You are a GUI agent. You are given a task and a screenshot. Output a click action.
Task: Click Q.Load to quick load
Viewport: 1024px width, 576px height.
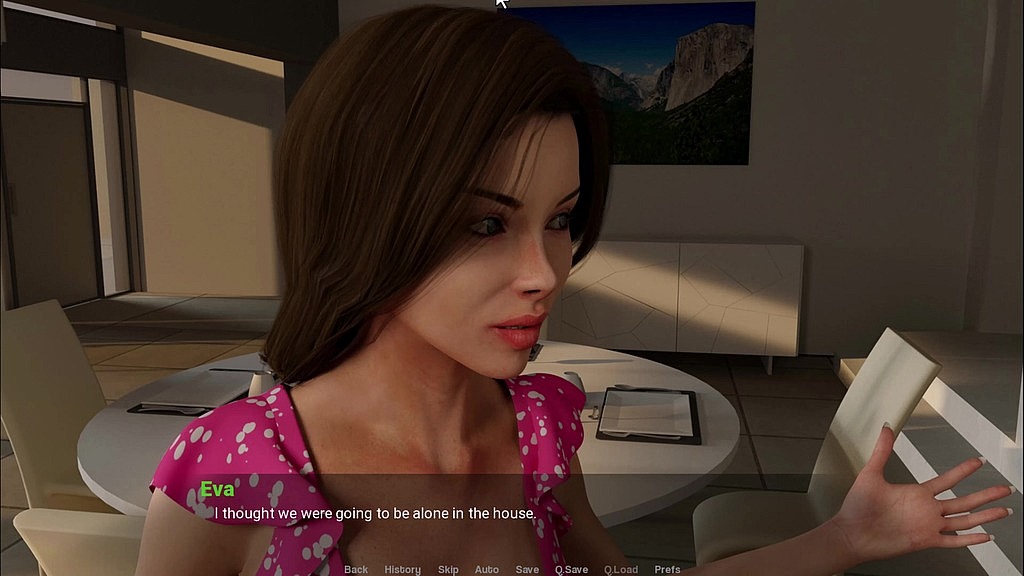[621, 569]
